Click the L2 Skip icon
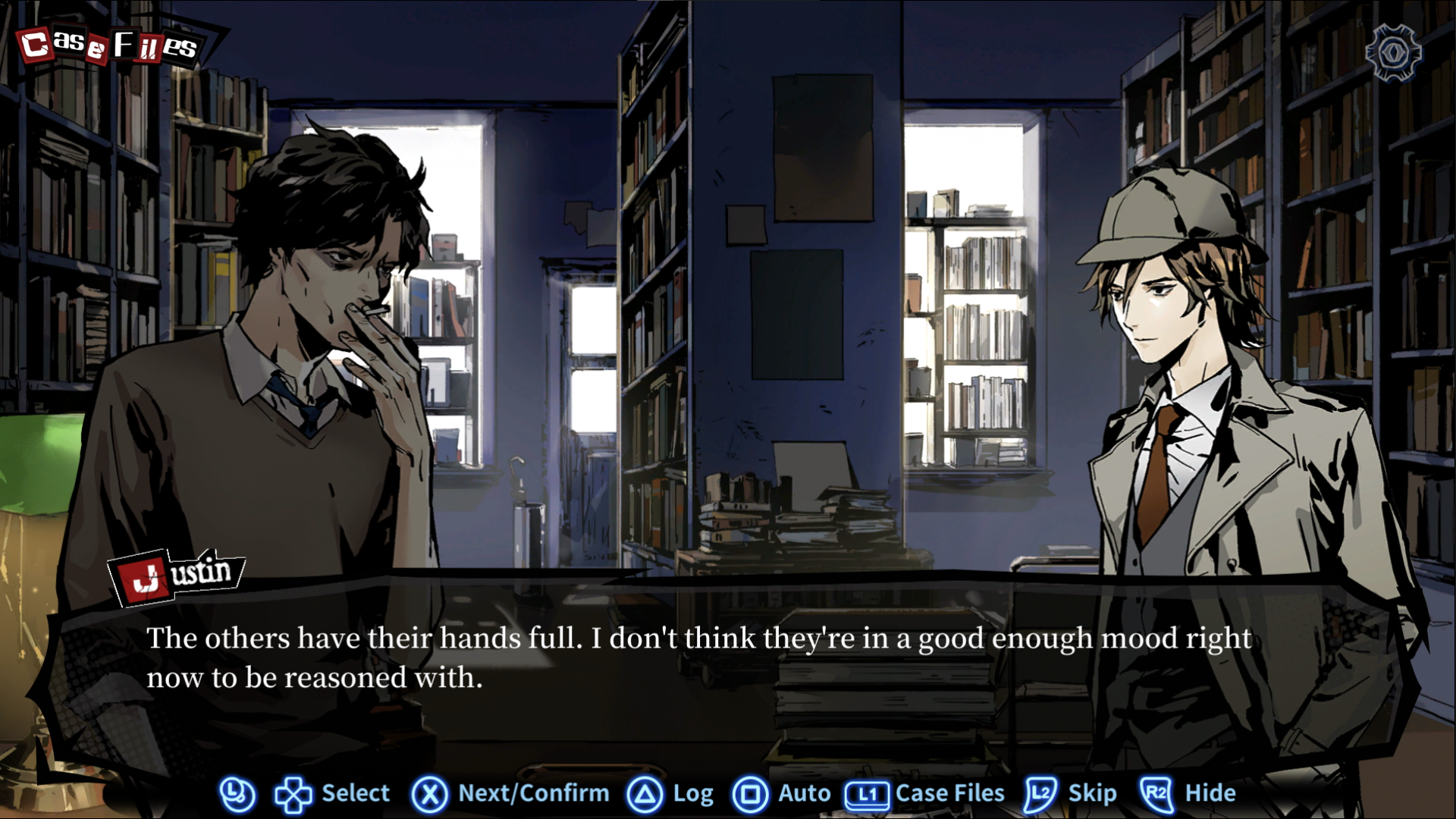The image size is (1456, 819). click(1039, 793)
